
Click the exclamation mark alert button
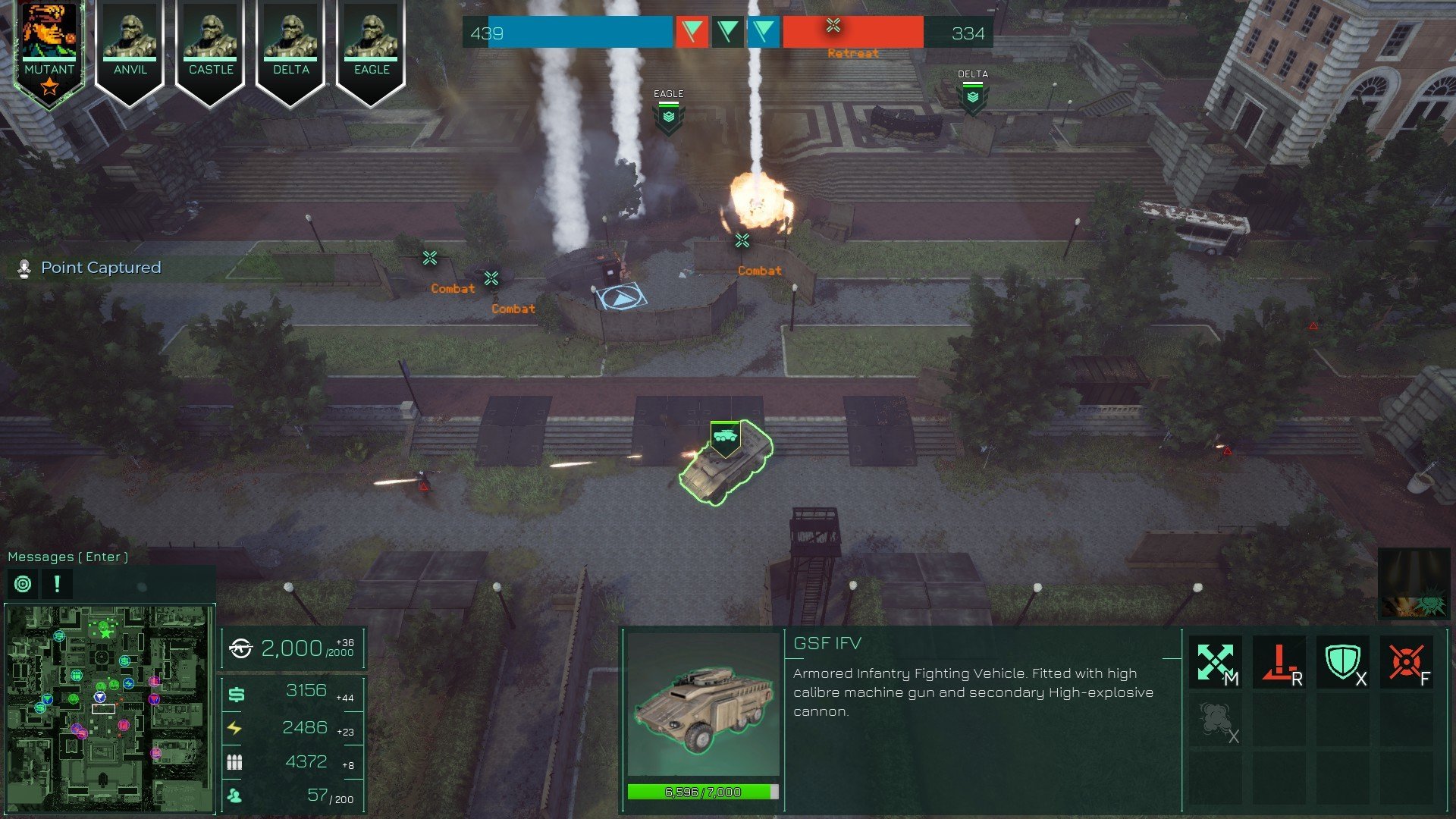pyautogui.click(x=57, y=584)
